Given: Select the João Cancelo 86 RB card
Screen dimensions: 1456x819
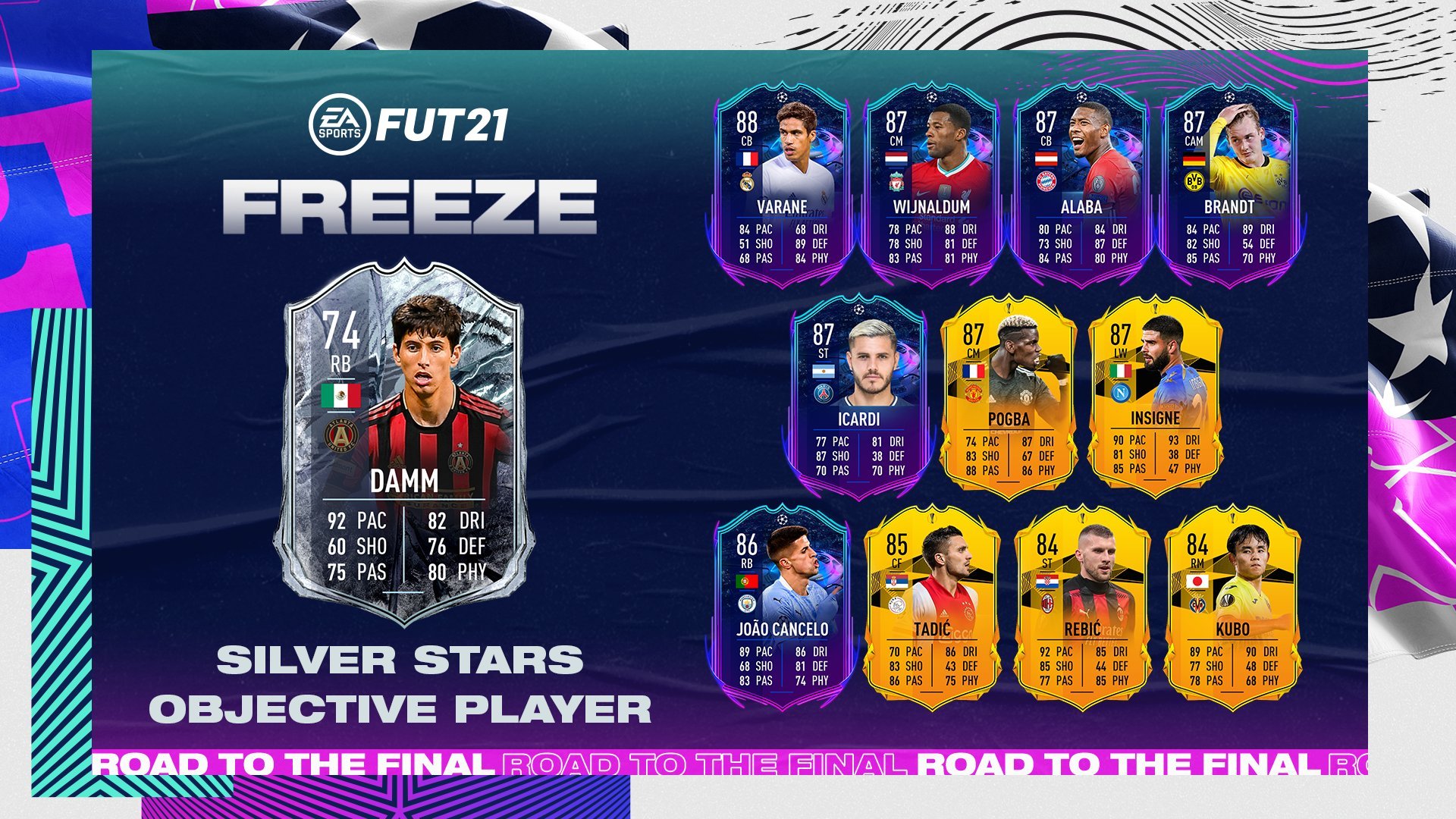Looking at the screenshot, I should [782, 608].
